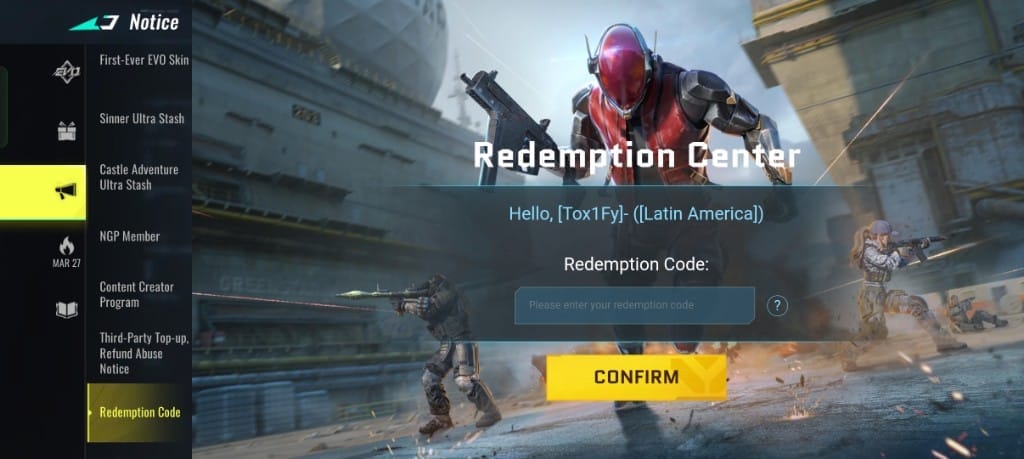Image resolution: width=1024 pixels, height=459 pixels.
Task: Focus the redemption code input field
Action: [634, 305]
